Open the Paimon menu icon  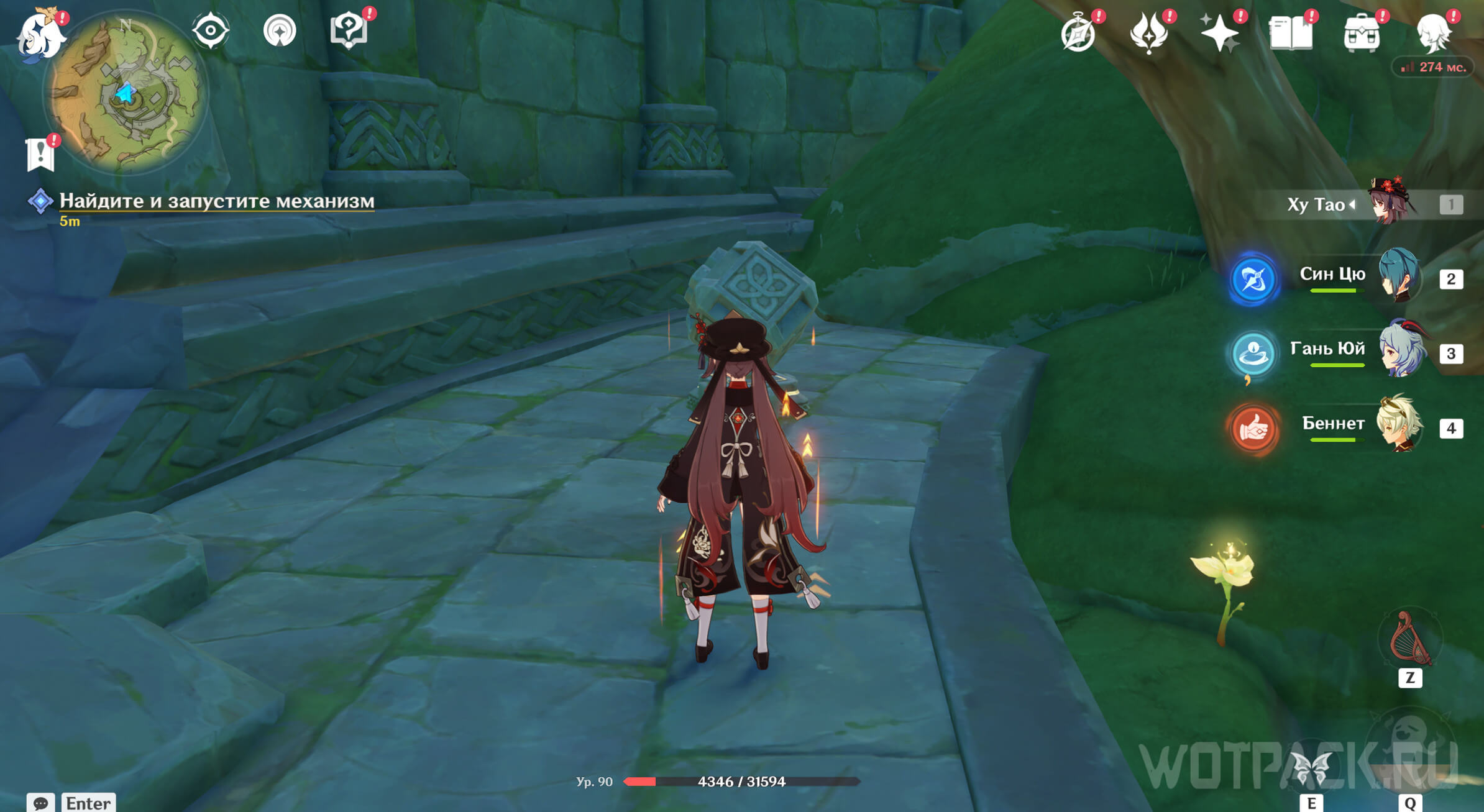click(40, 35)
